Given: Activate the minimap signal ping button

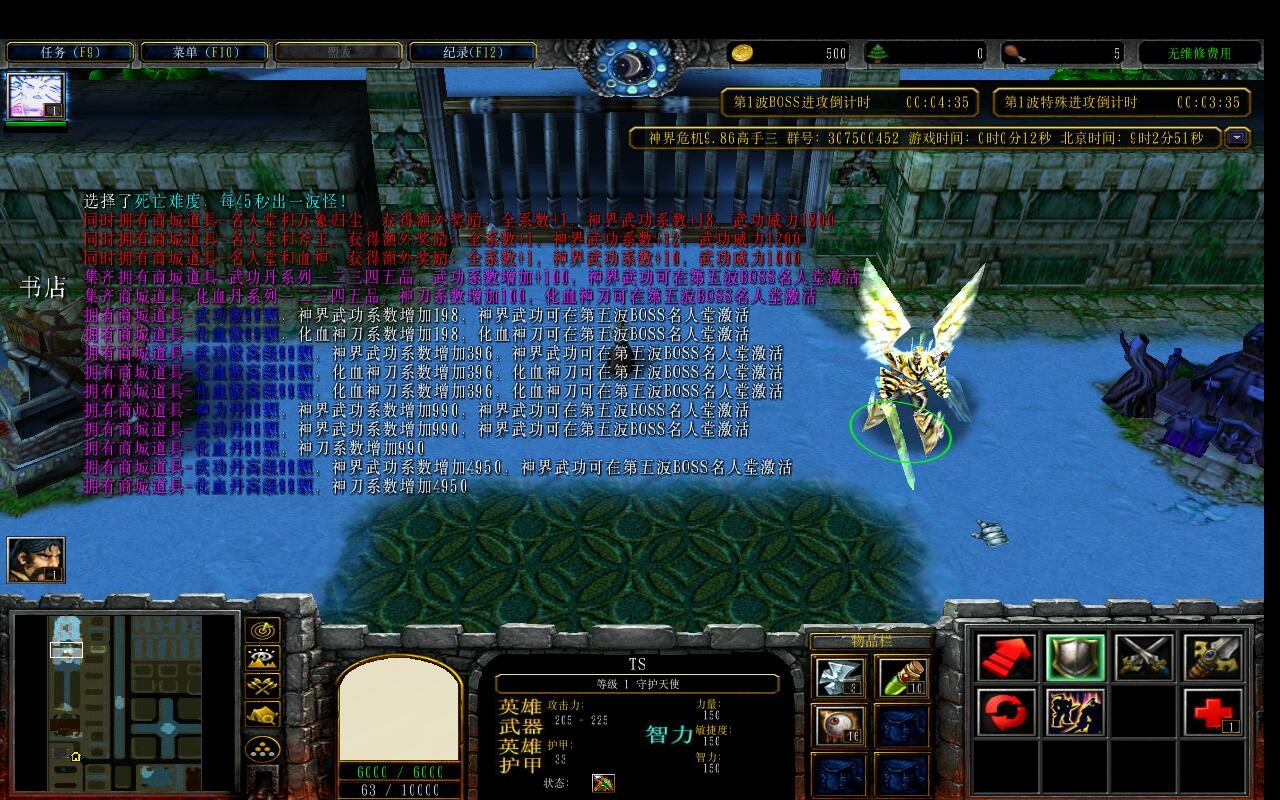Looking at the screenshot, I should [x=263, y=631].
